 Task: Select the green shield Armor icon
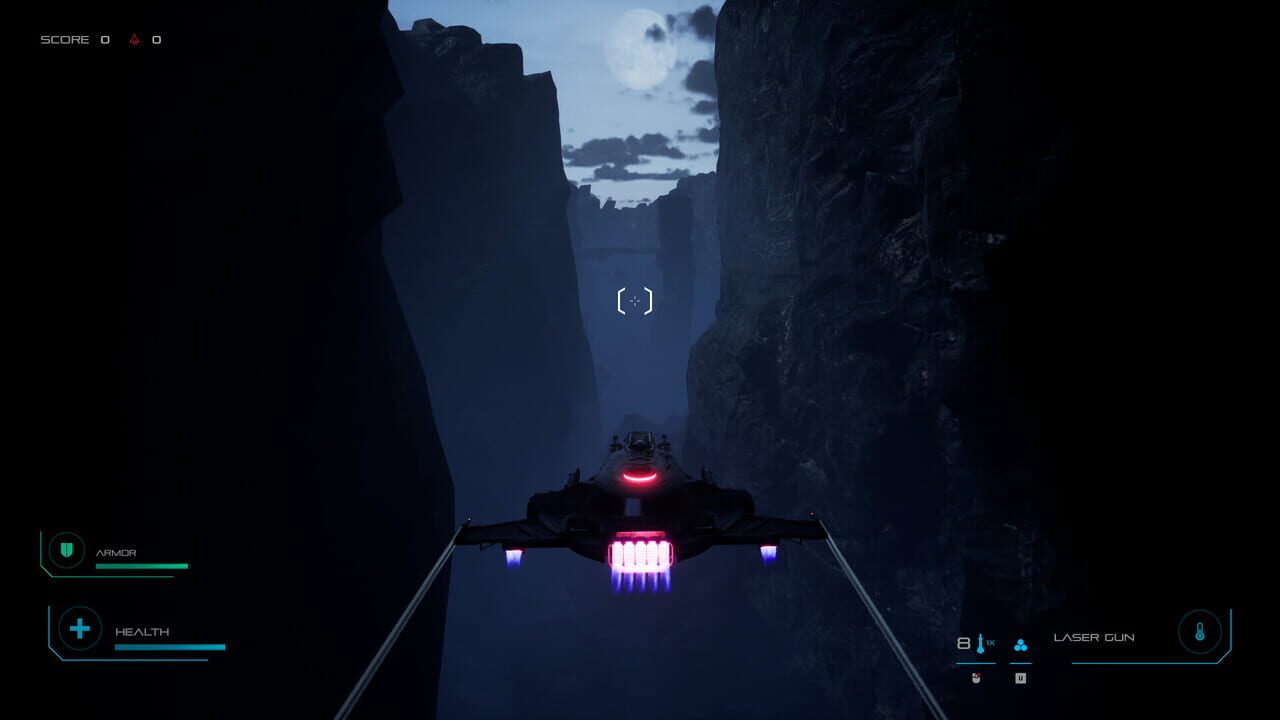65,550
